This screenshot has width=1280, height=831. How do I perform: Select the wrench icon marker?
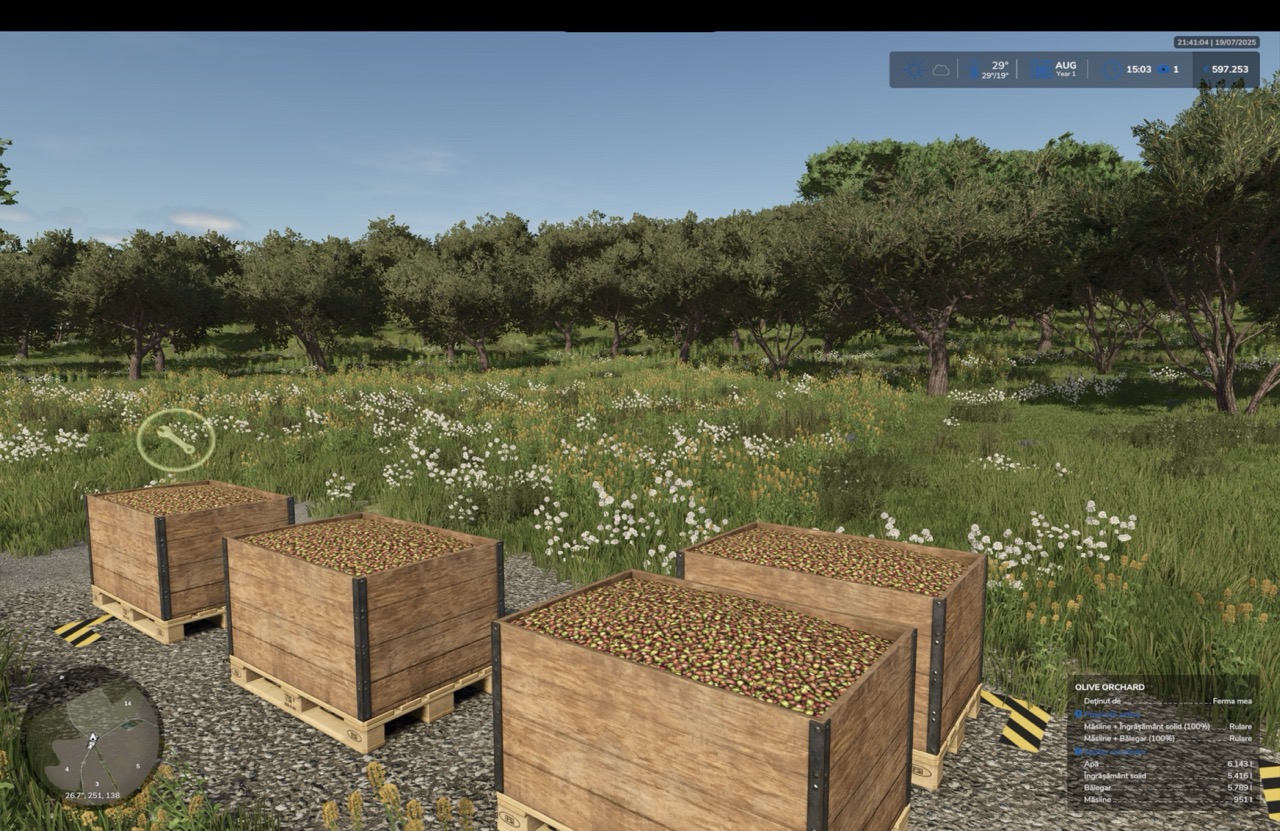(176, 440)
